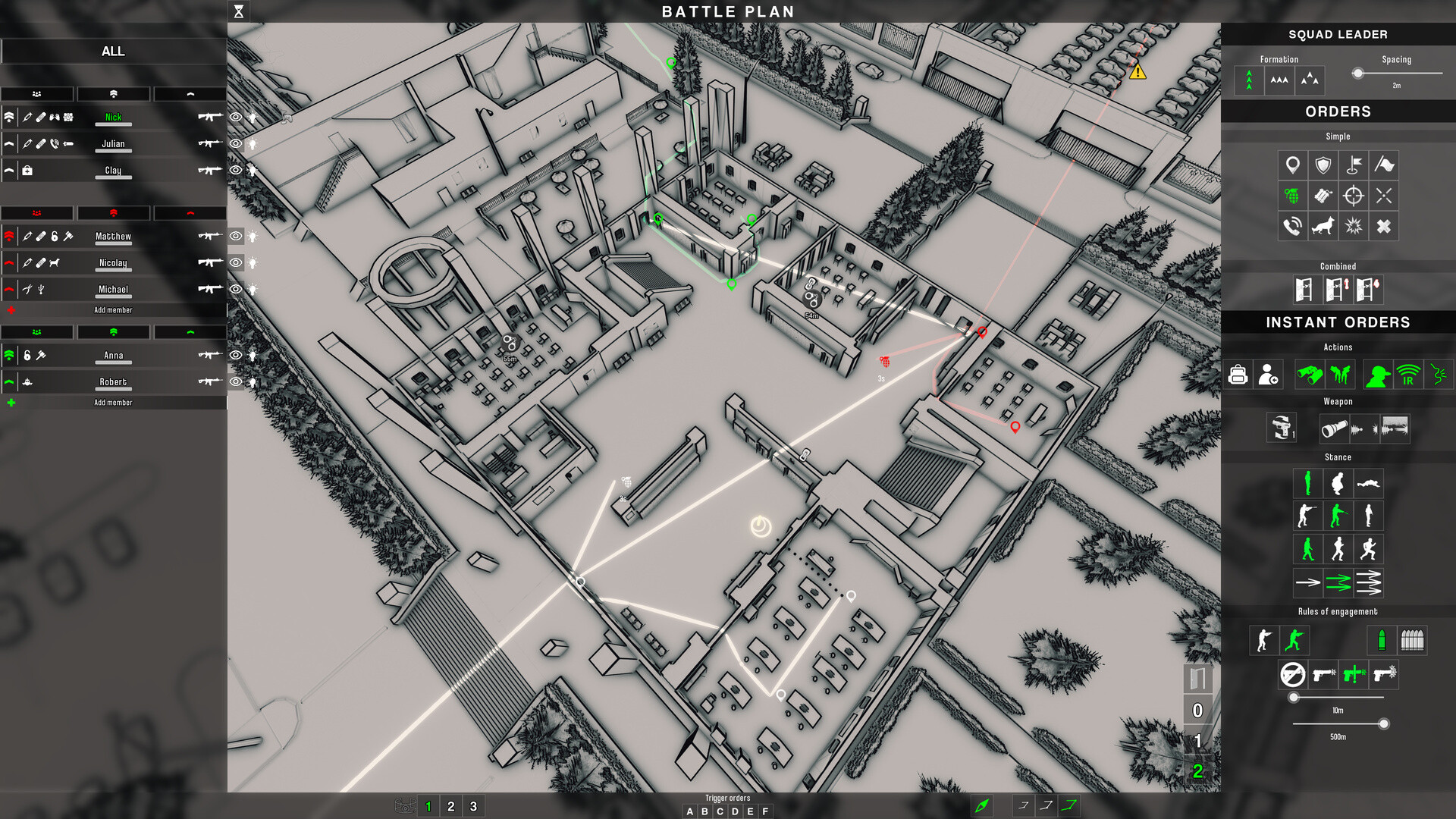Image resolution: width=1456 pixels, height=819 pixels.
Task: Select the ALL squads header
Action: click(113, 51)
